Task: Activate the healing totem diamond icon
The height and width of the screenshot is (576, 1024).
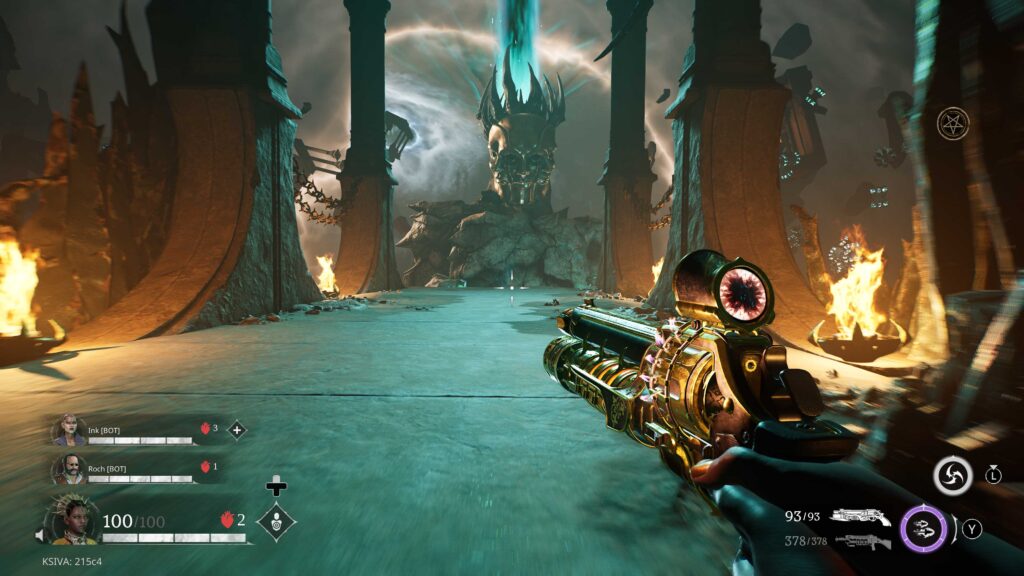Action: 276,521
